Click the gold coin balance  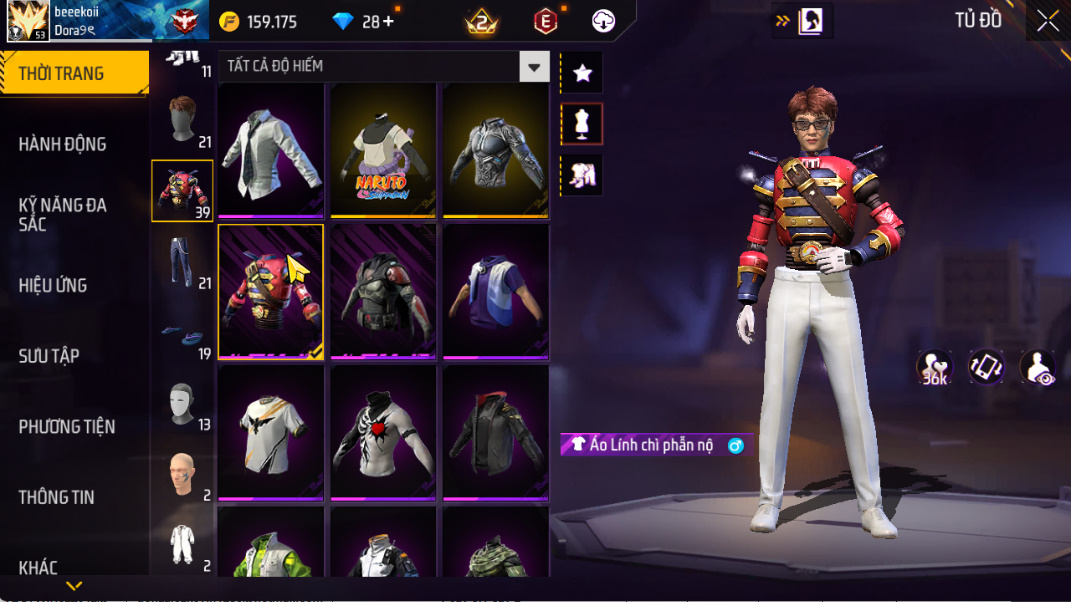[x=258, y=21]
